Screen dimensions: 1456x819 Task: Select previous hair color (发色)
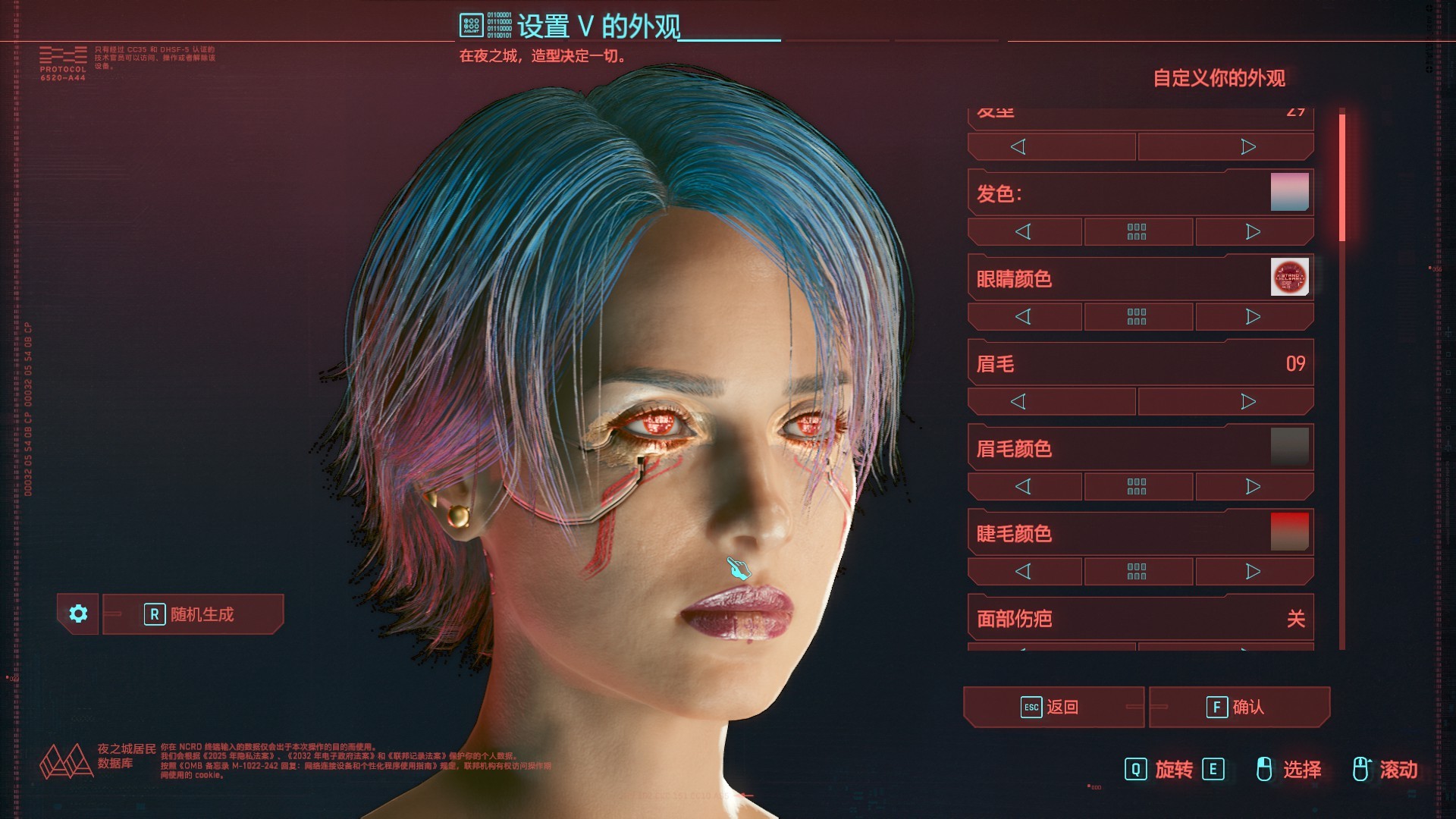pos(1024,231)
